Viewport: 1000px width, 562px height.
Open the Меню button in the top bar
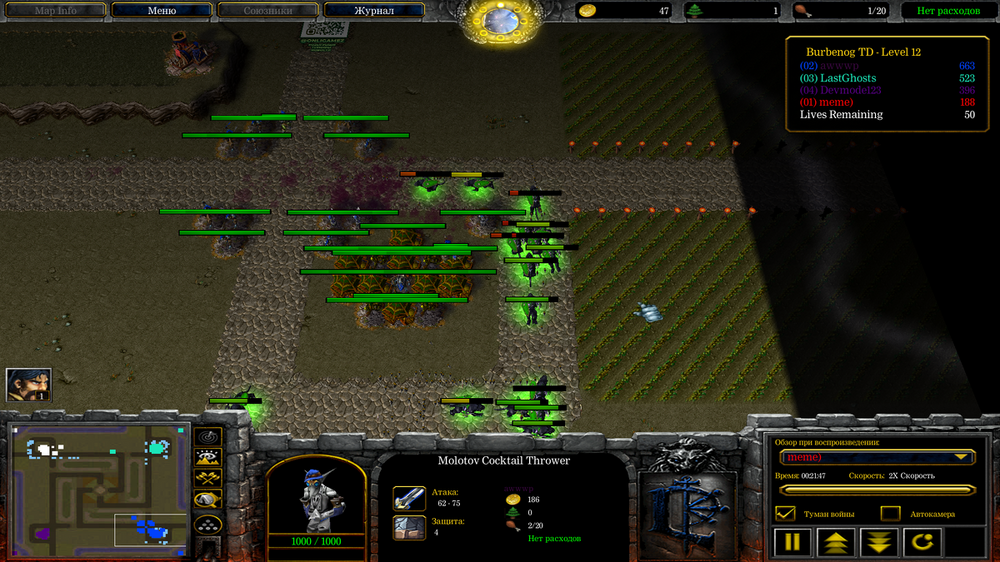(x=161, y=11)
